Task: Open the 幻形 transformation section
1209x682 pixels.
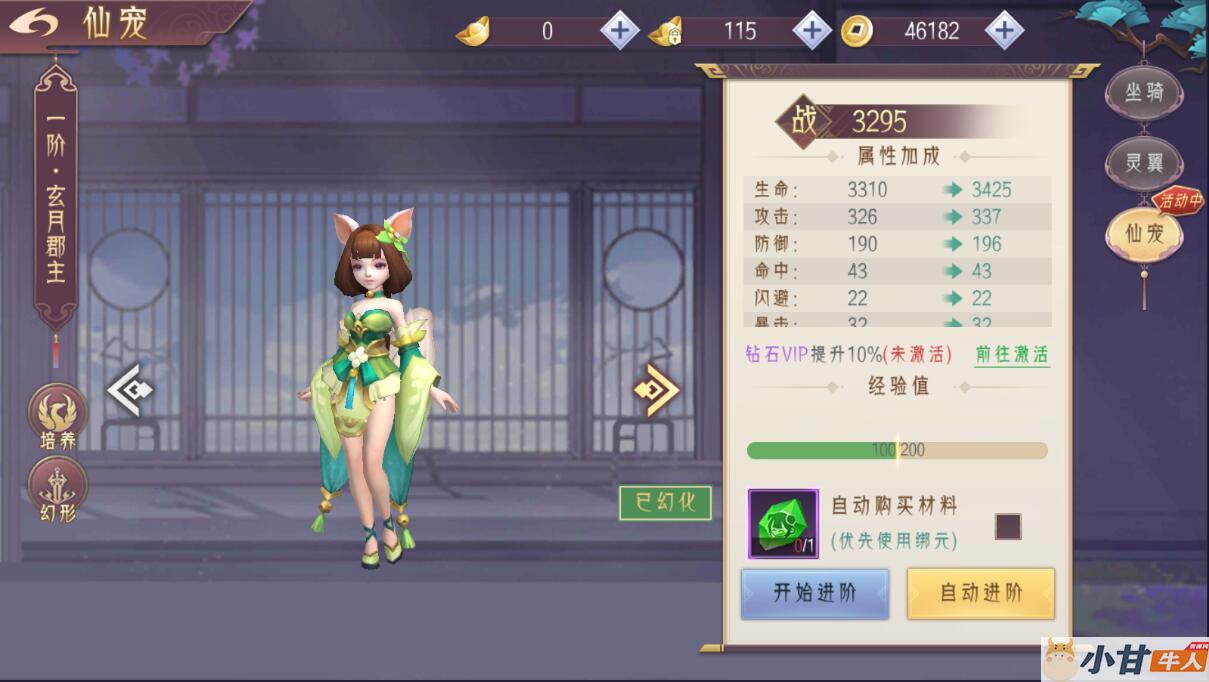Action: 57,490
